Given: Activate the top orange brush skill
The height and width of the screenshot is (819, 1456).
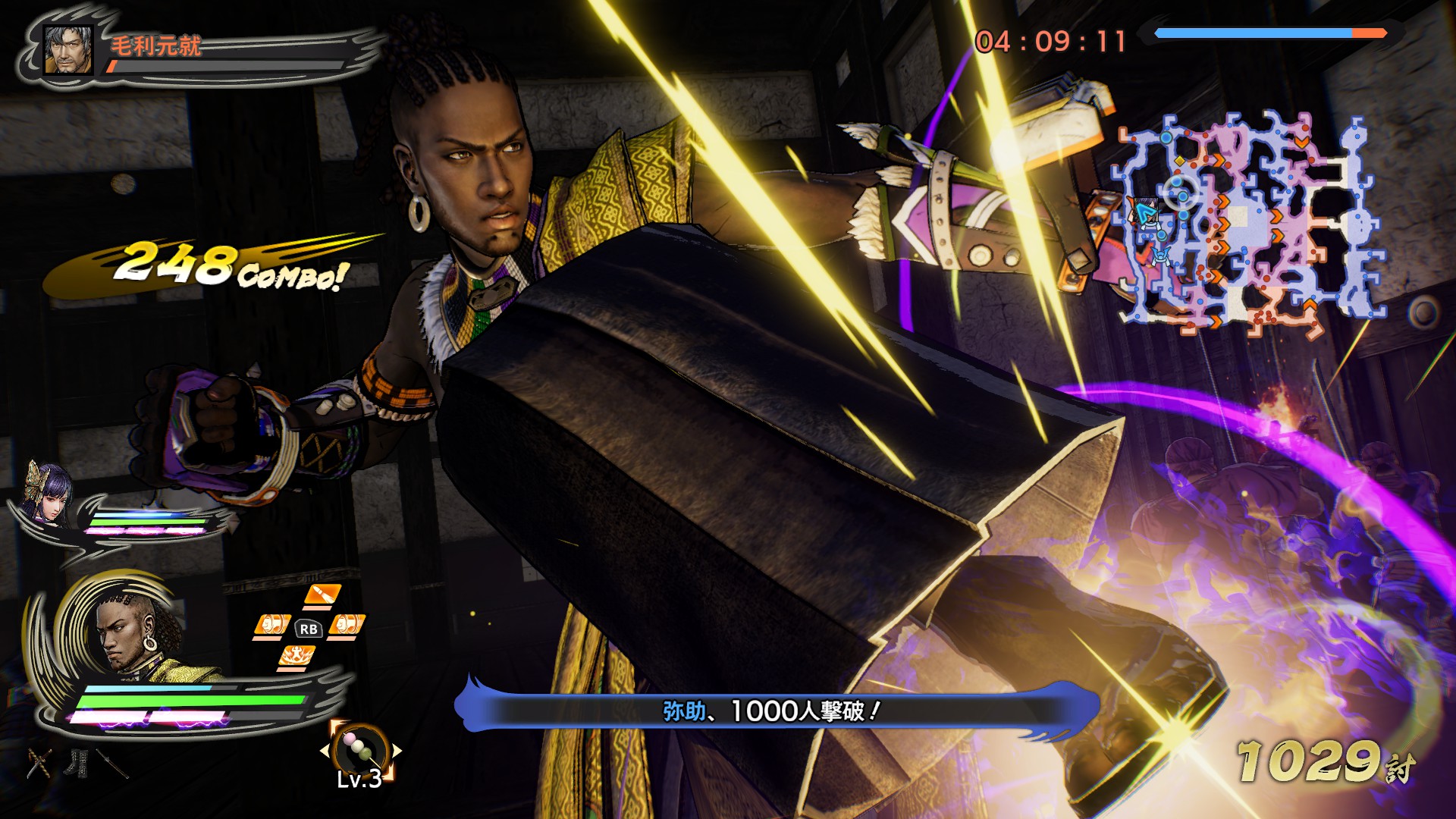Looking at the screenshot, I should coord(322,595).
